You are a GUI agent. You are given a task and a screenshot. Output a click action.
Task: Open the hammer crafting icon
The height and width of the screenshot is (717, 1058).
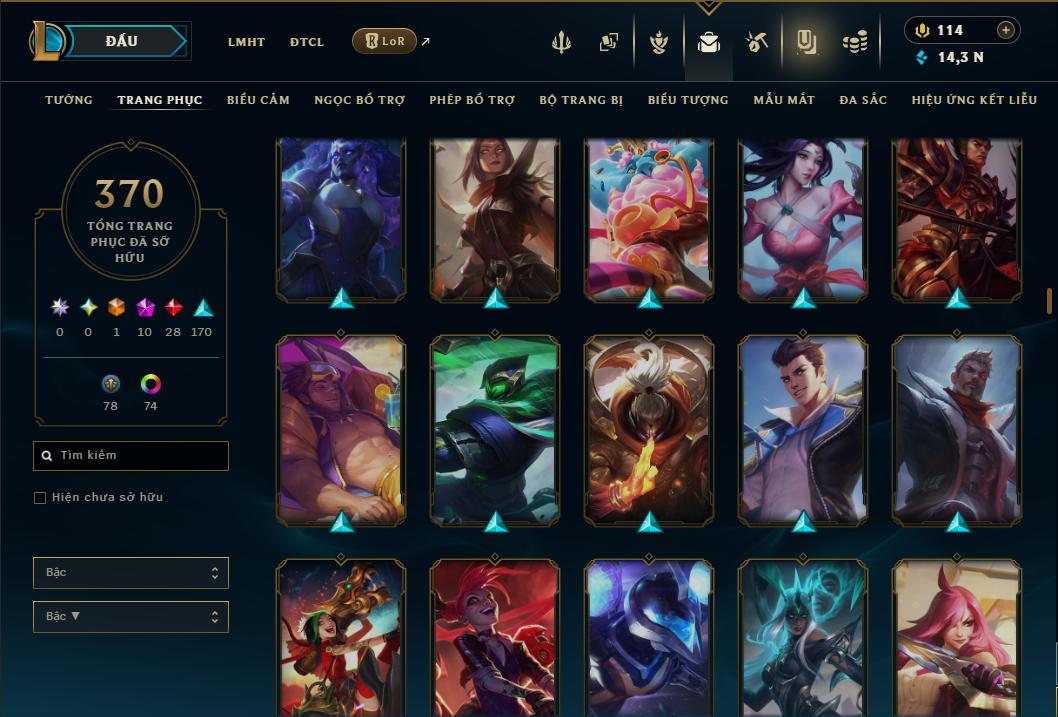(756, 42)
